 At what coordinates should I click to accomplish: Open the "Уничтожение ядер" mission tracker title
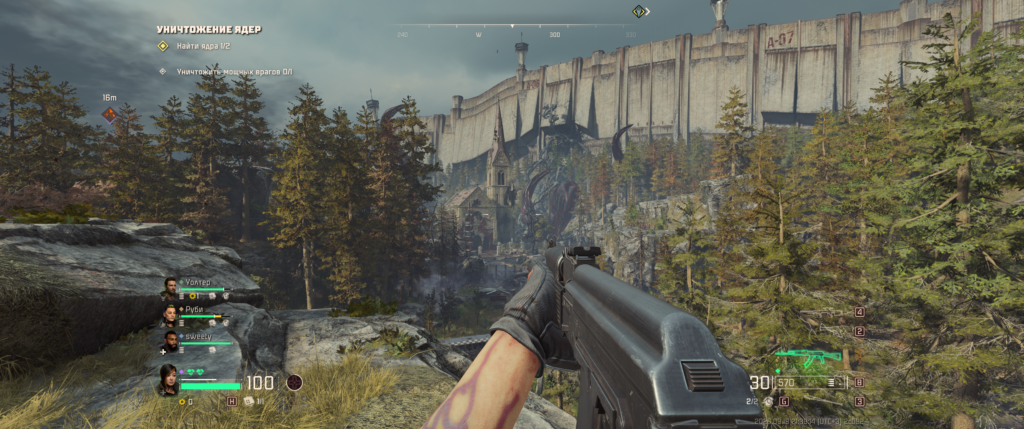pyautogui.click(x=209, y=29)
